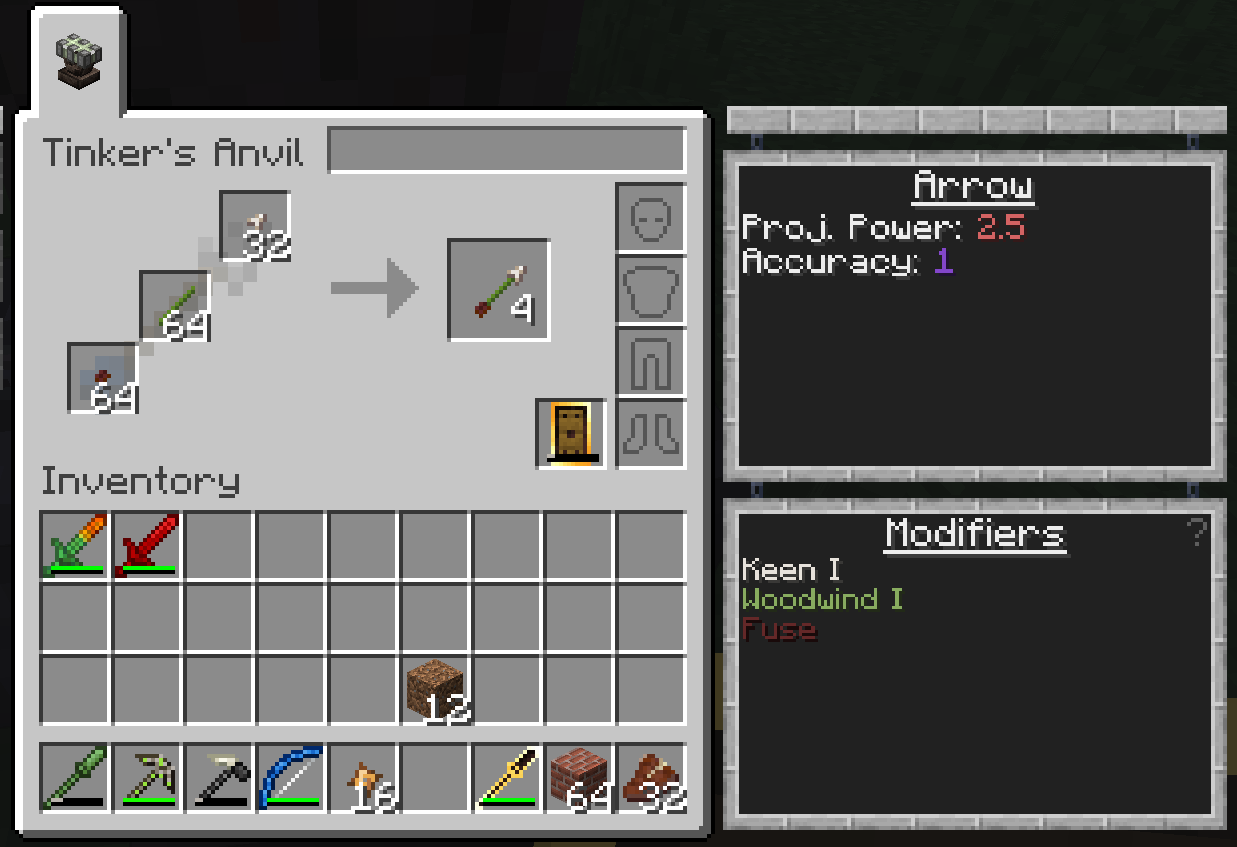Select the leggings armor slot
The height and width of the screenshot is (847, 1237).
pos(650,362)
